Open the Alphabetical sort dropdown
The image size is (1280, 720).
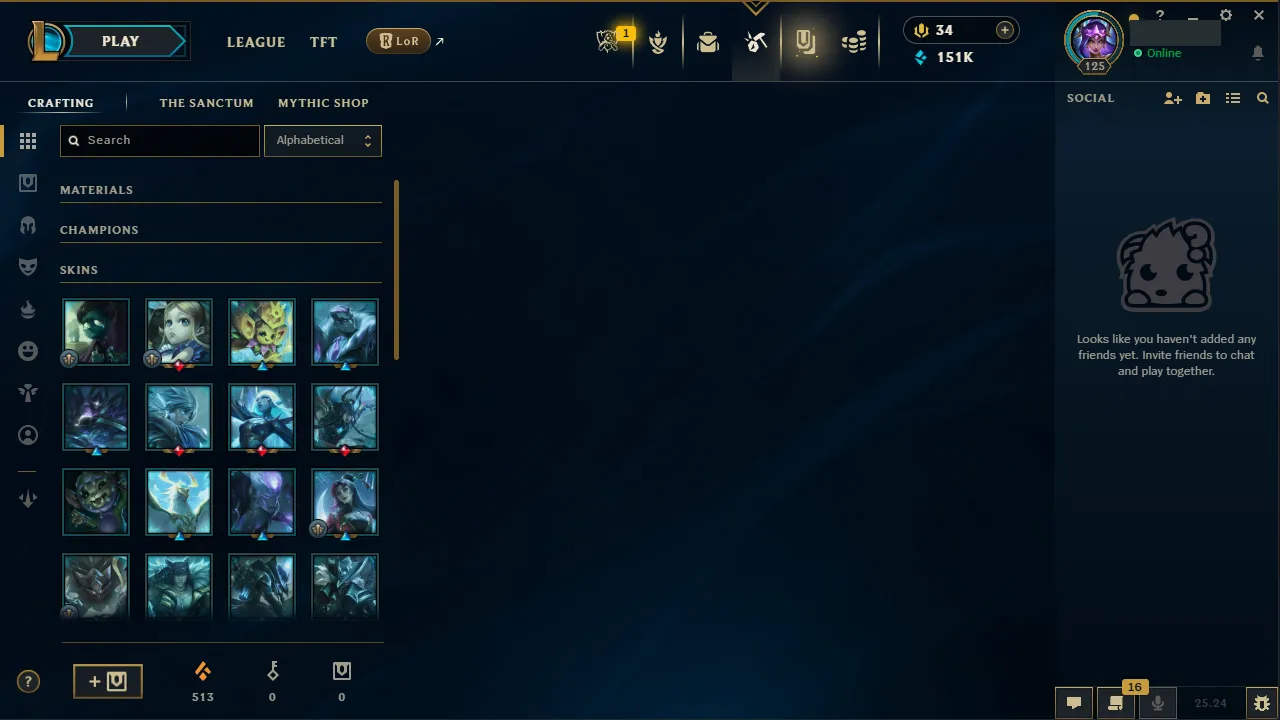(322, 140)
